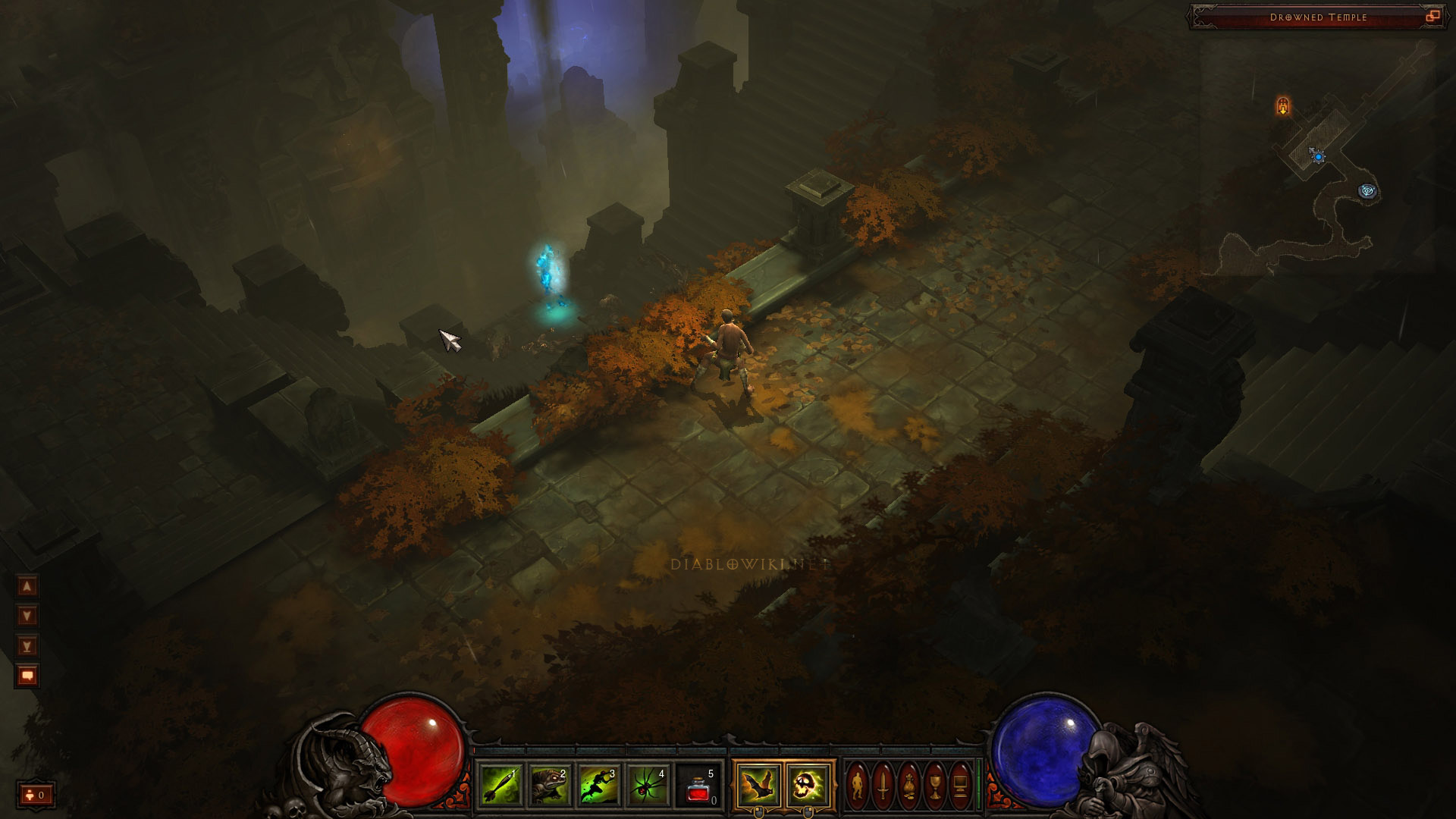This screenshot has height=819, width=1456.
Task: Open the sword menu button
Action: pyautogui.click(x=883, y=785)
